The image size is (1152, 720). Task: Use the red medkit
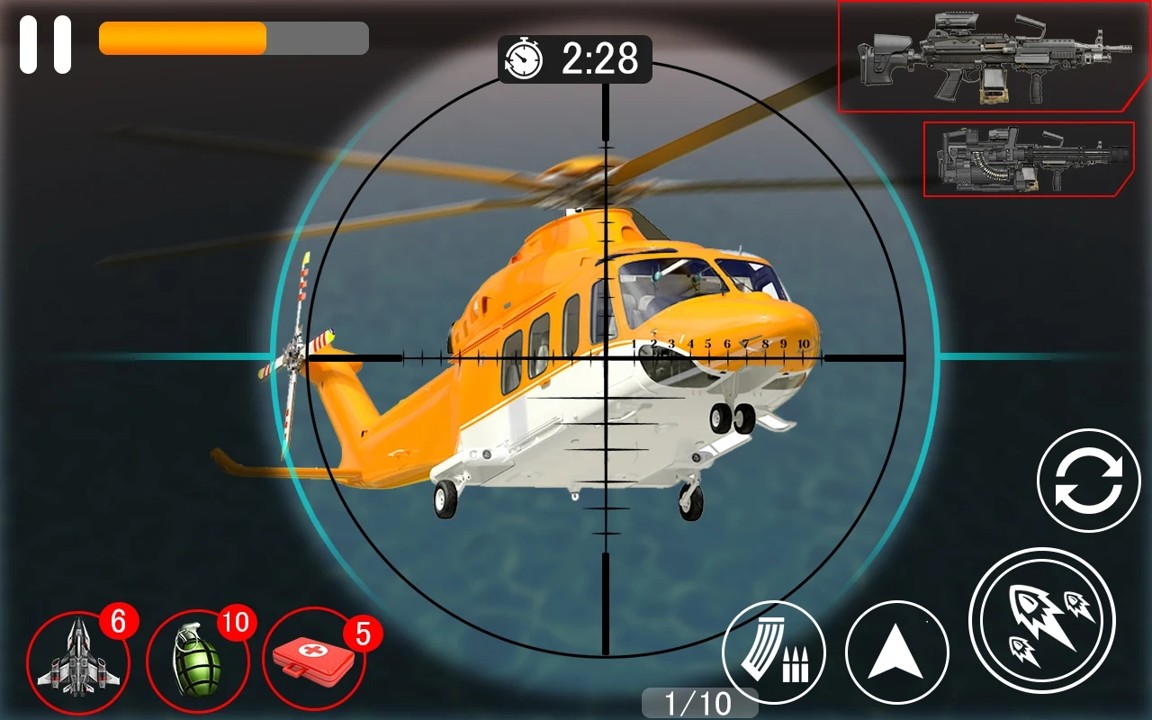(313, 658)
